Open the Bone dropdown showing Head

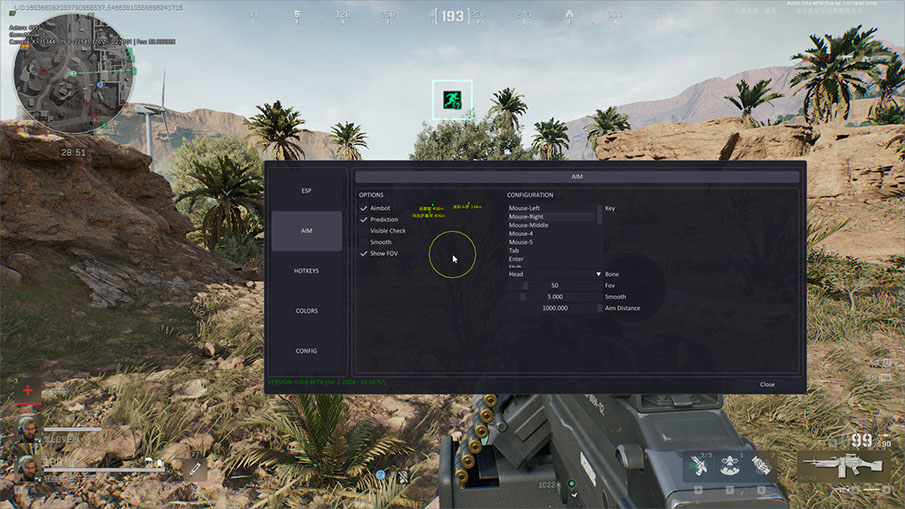(555, 274)
